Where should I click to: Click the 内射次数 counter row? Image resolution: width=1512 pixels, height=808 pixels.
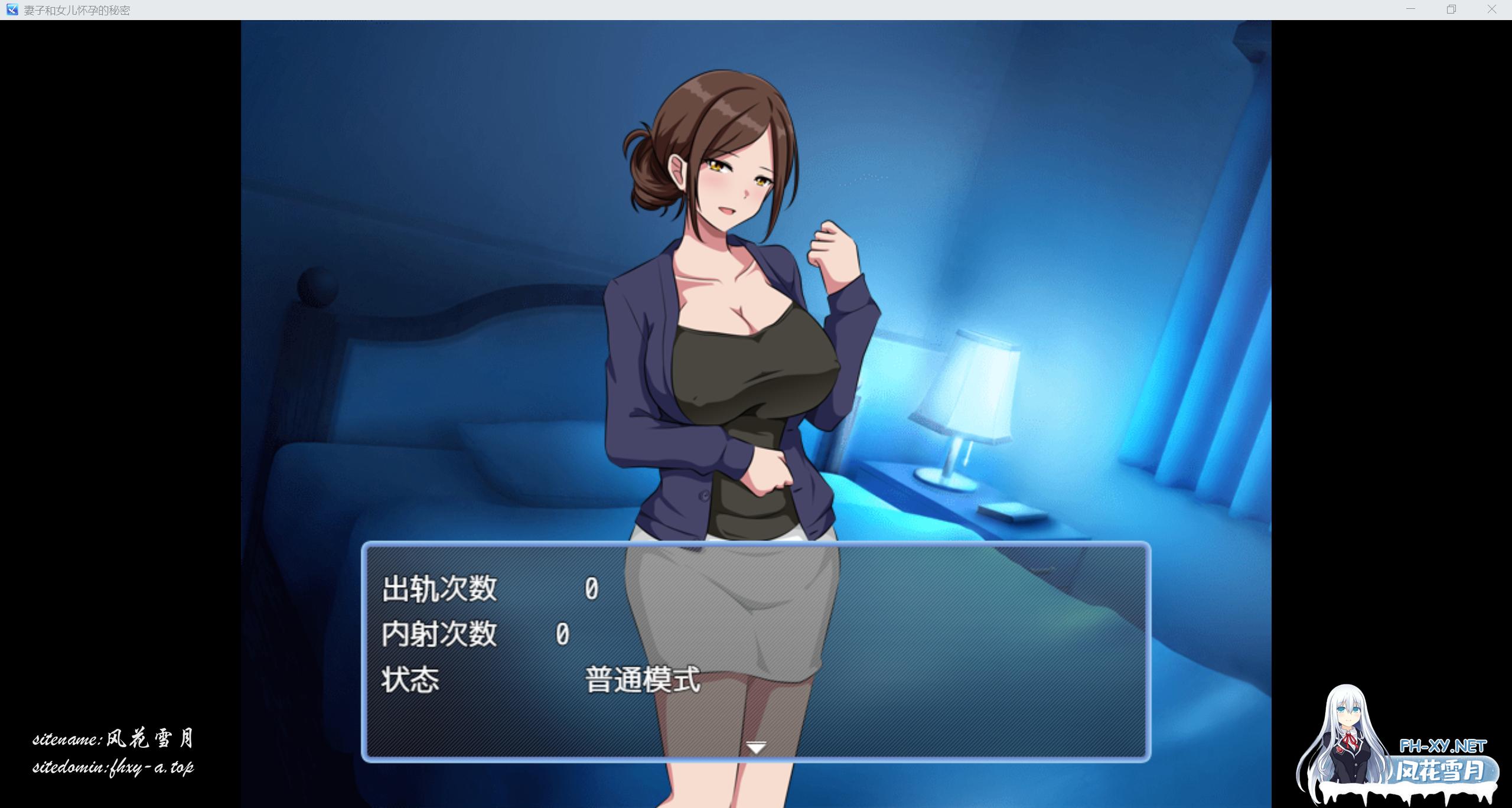(x=440, y=633)
